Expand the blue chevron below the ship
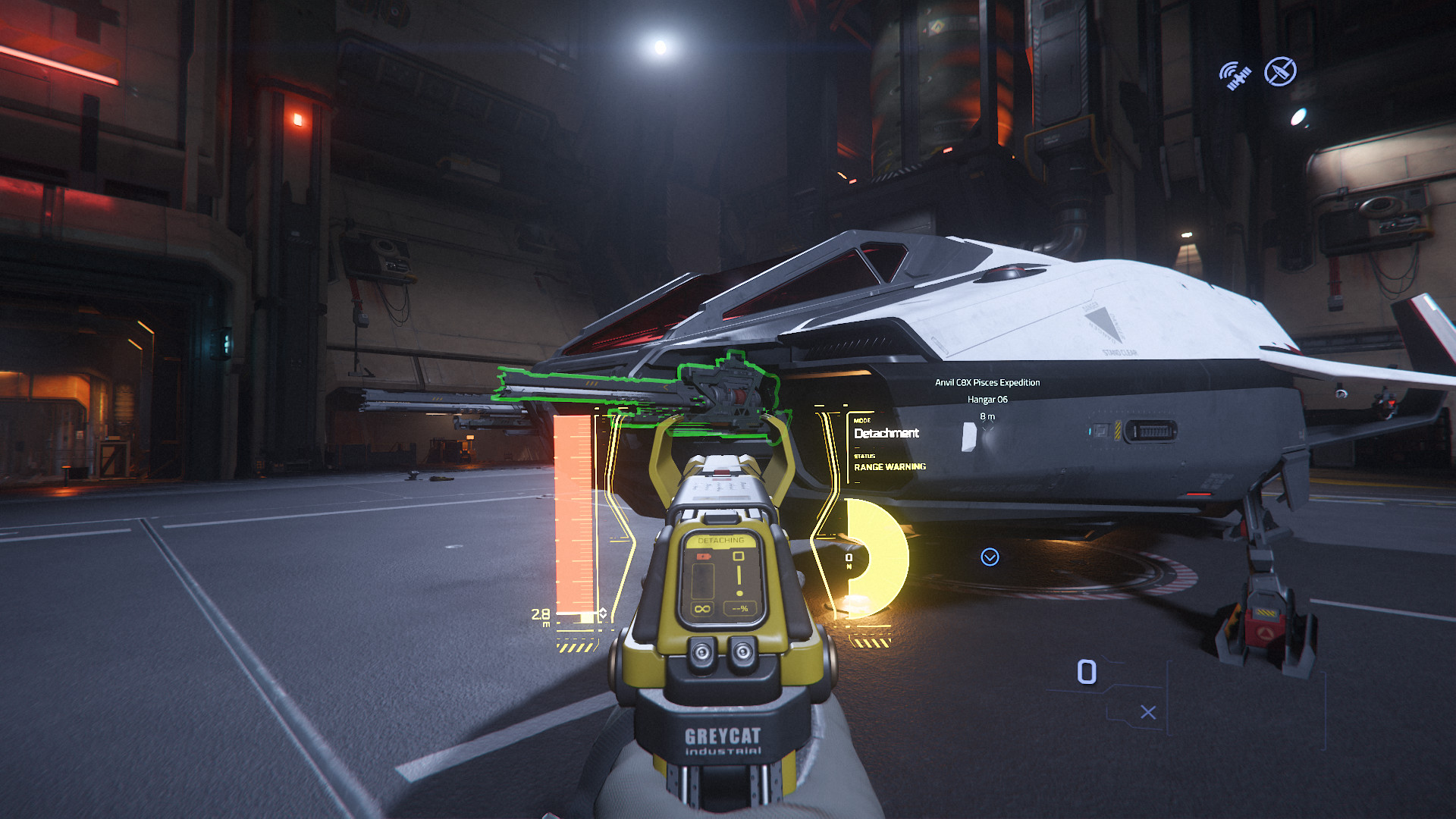Screen dimensions: 1456x819 coord(989,557)
